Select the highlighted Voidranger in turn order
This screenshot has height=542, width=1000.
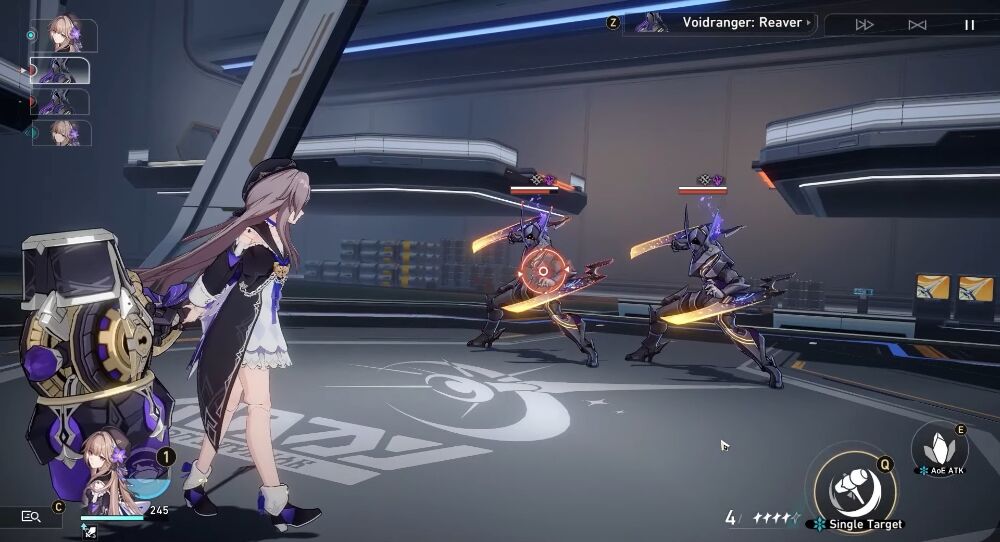tap(62, 70)
